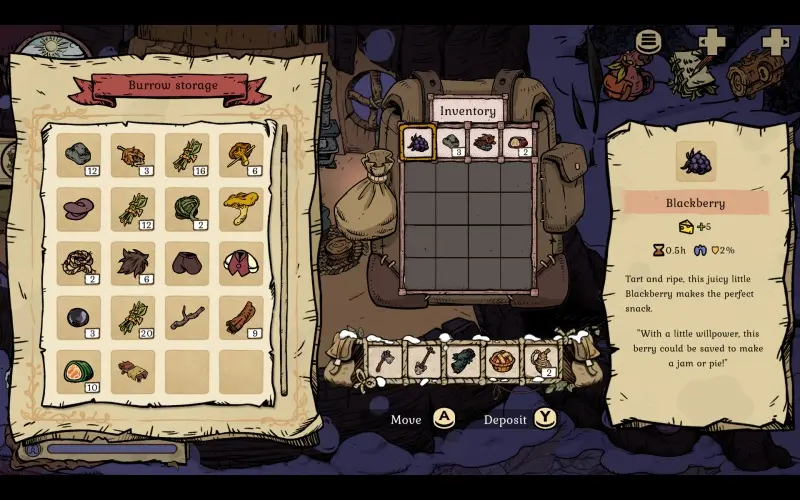The height and width of the screenshot is (500, 800).
Task: Select the axe on the tool belt
Action: click(384, 360)
